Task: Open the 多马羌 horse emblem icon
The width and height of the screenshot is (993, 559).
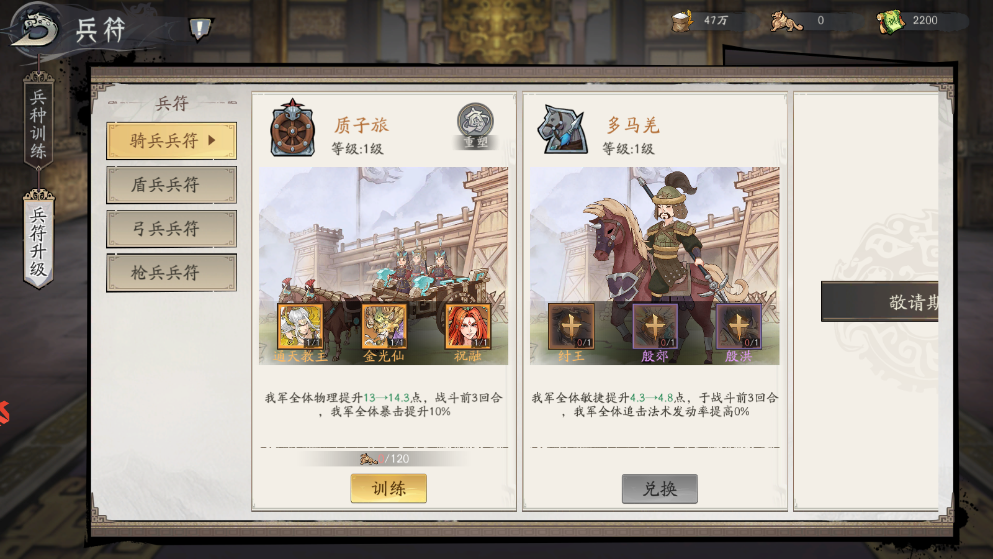Action: coord(561,127)
